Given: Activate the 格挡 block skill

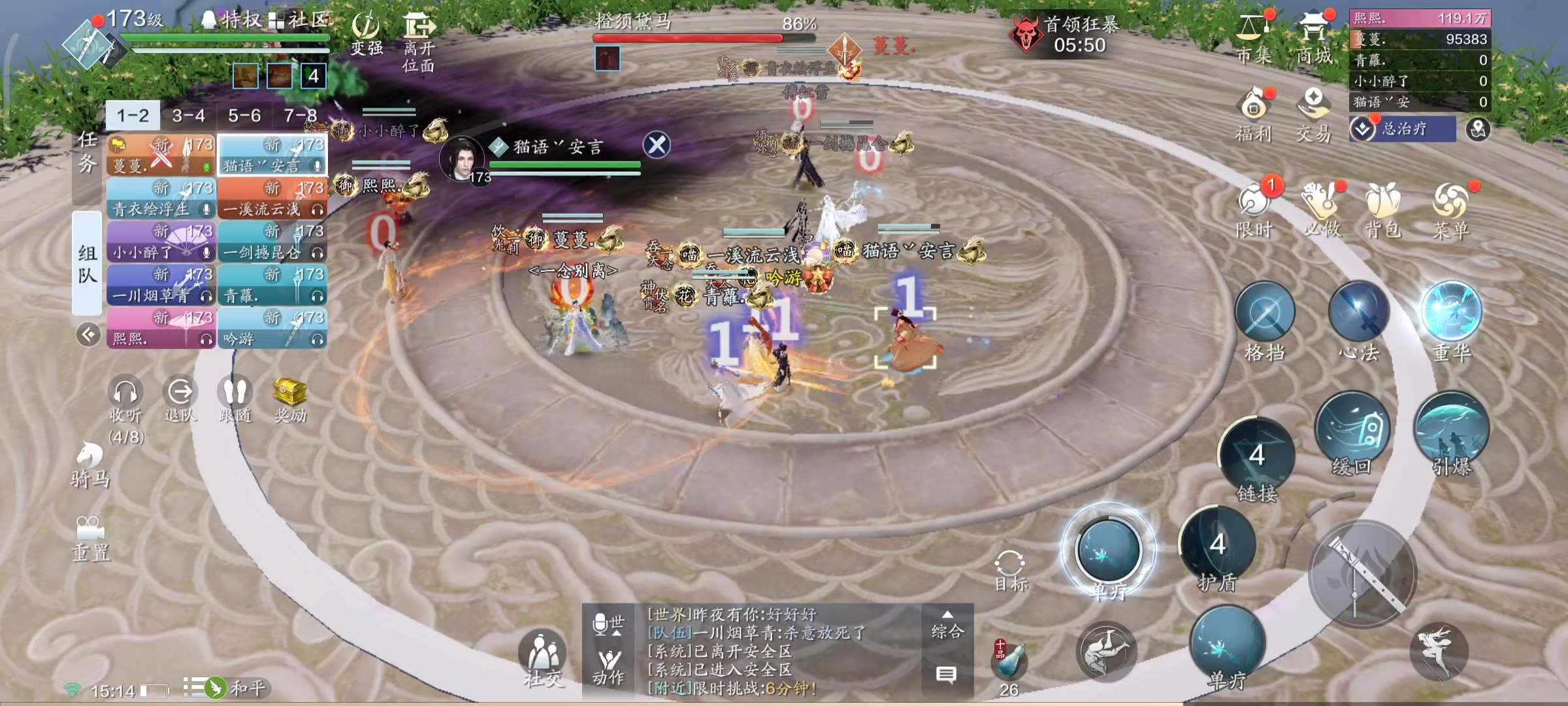Looking at the screenshot, I should pos(1265,314).
